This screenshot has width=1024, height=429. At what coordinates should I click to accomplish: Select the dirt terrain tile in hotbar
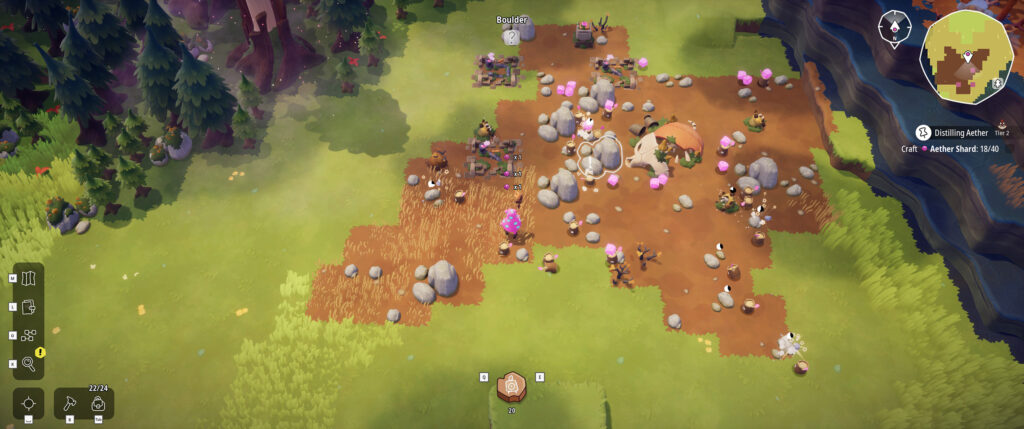512,385
